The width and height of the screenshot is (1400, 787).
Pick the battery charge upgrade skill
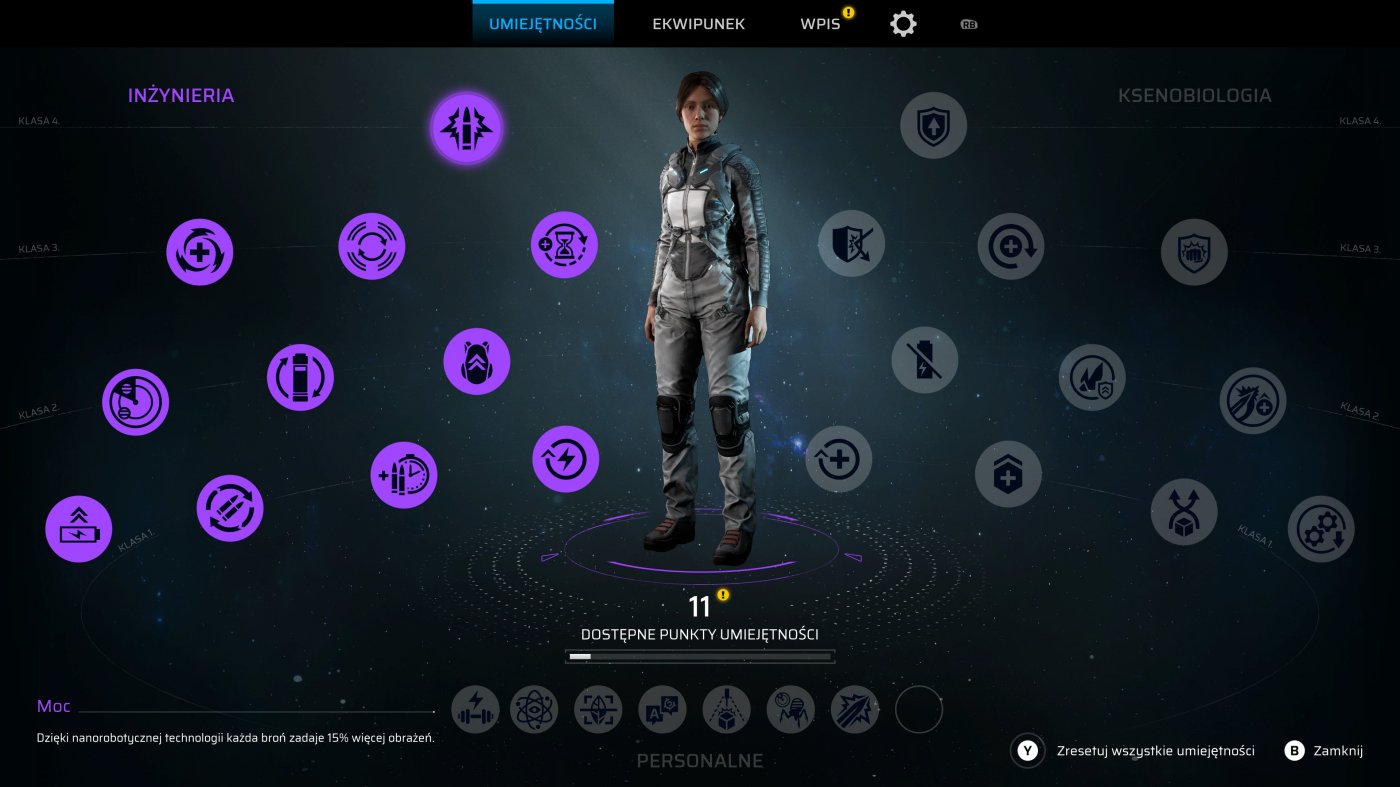tap(79, 529)
